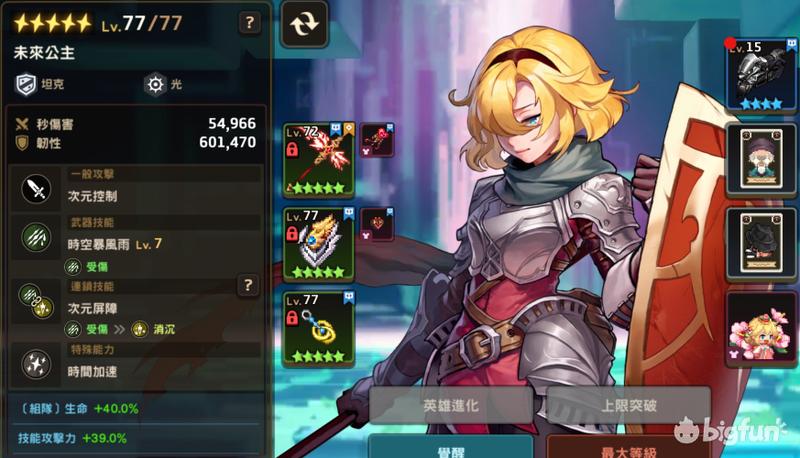Open the hero info question mark

tap(250, 20)
